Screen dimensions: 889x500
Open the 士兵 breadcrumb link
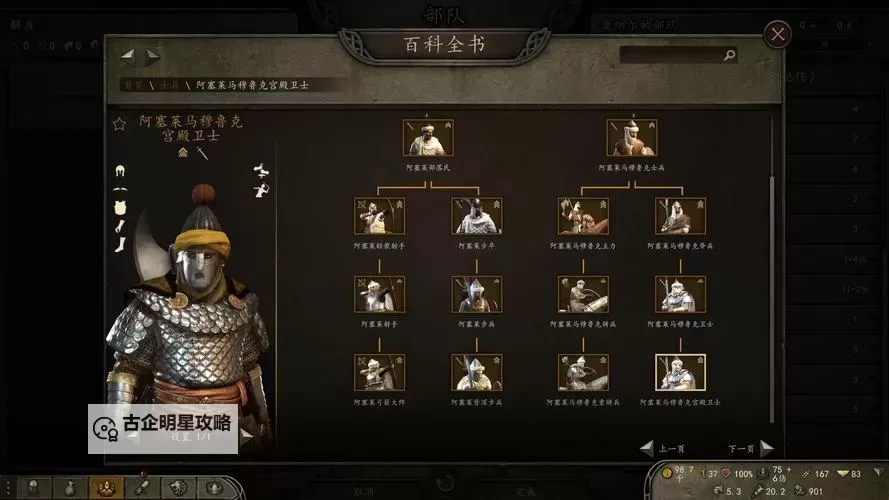point(170,86)
